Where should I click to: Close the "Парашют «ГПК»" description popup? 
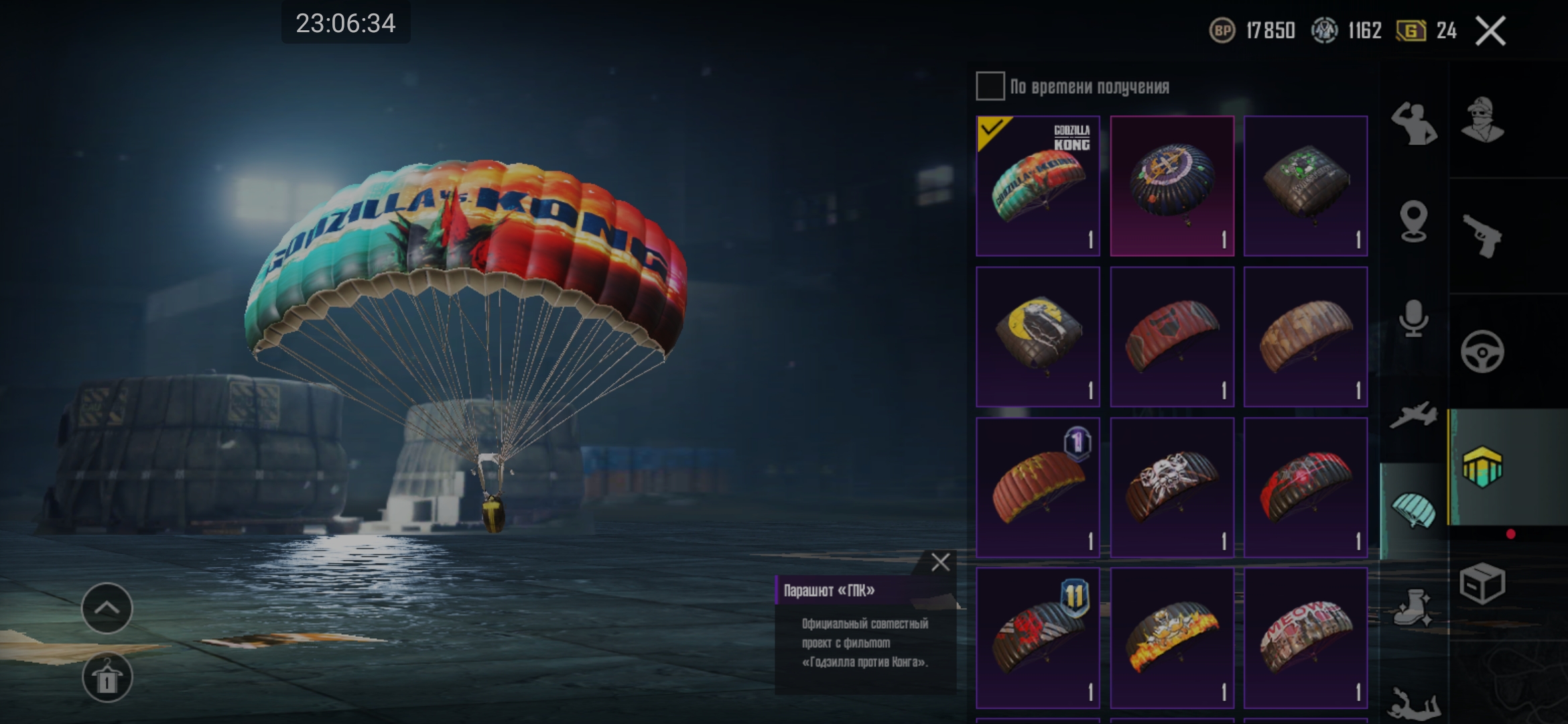click(940, 562)
